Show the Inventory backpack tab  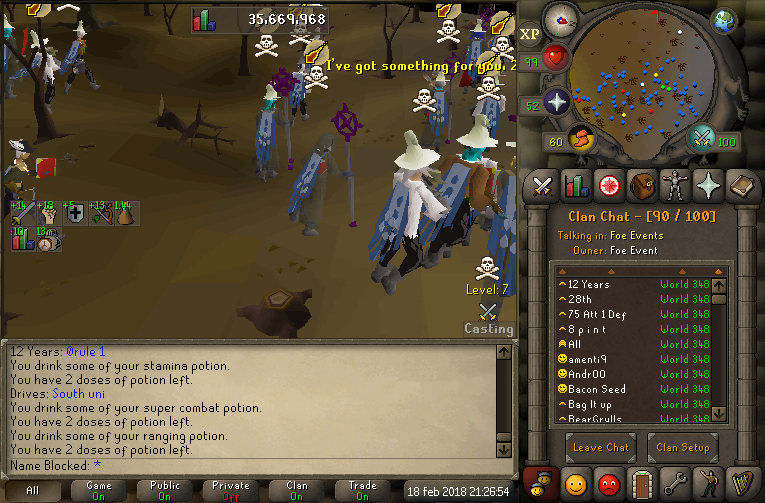point(642,185)
